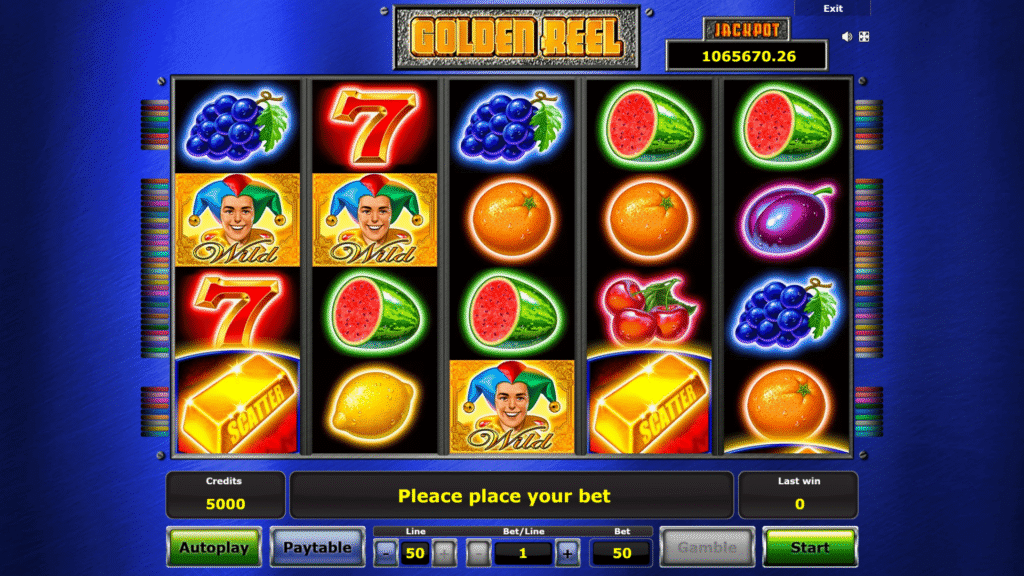Toggle the sound speaker icon

(847, 37)
